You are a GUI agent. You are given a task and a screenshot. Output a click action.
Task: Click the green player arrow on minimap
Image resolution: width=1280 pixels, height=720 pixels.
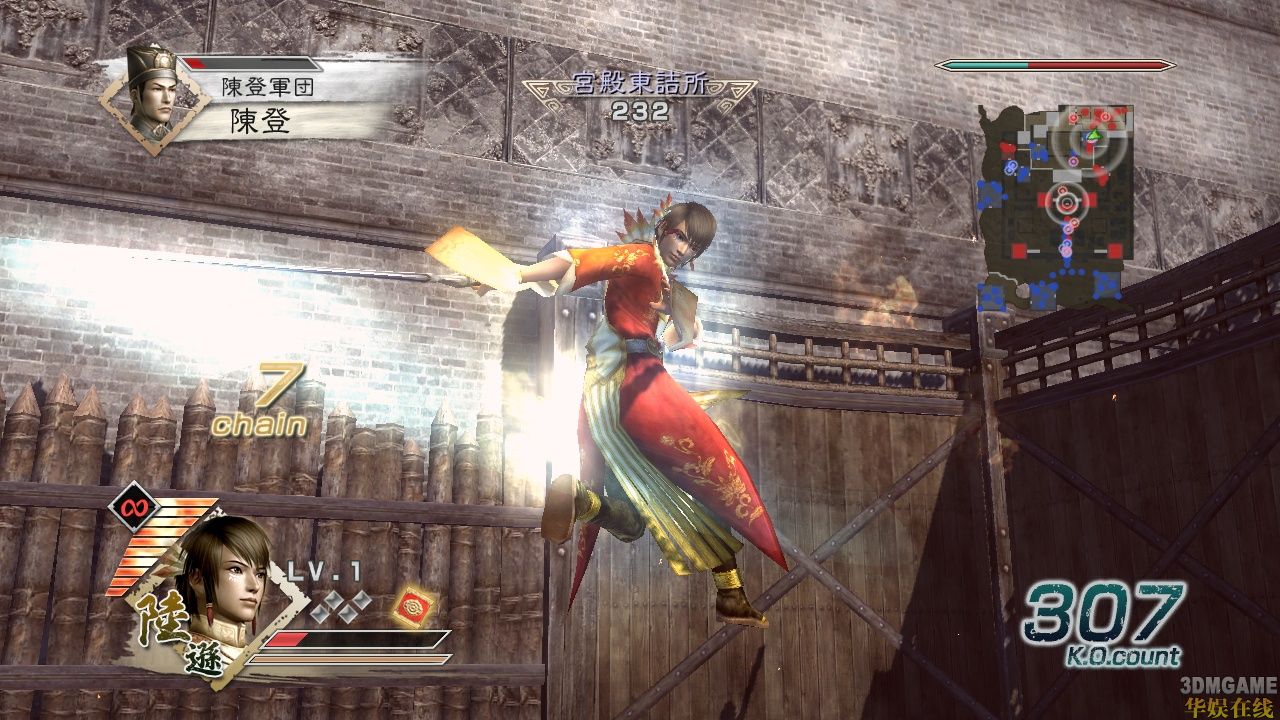(1095, 135)
